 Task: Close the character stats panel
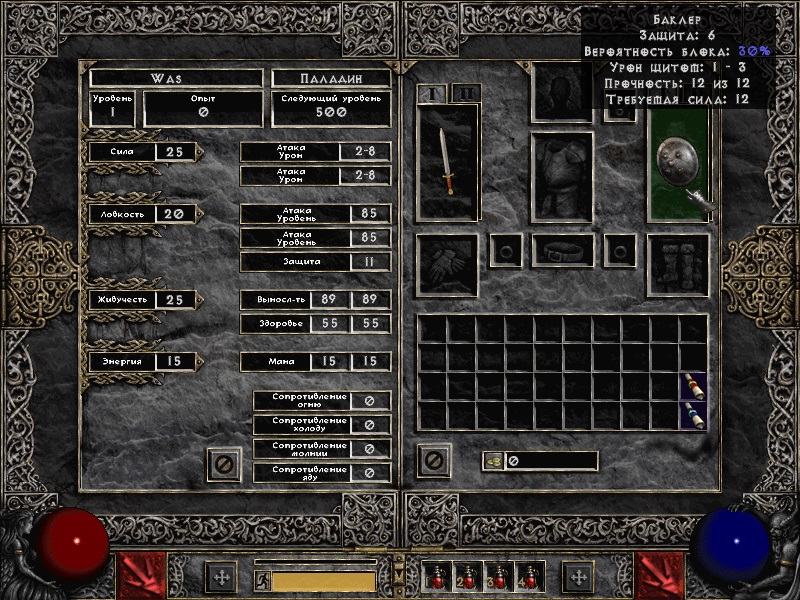(224, 464)
